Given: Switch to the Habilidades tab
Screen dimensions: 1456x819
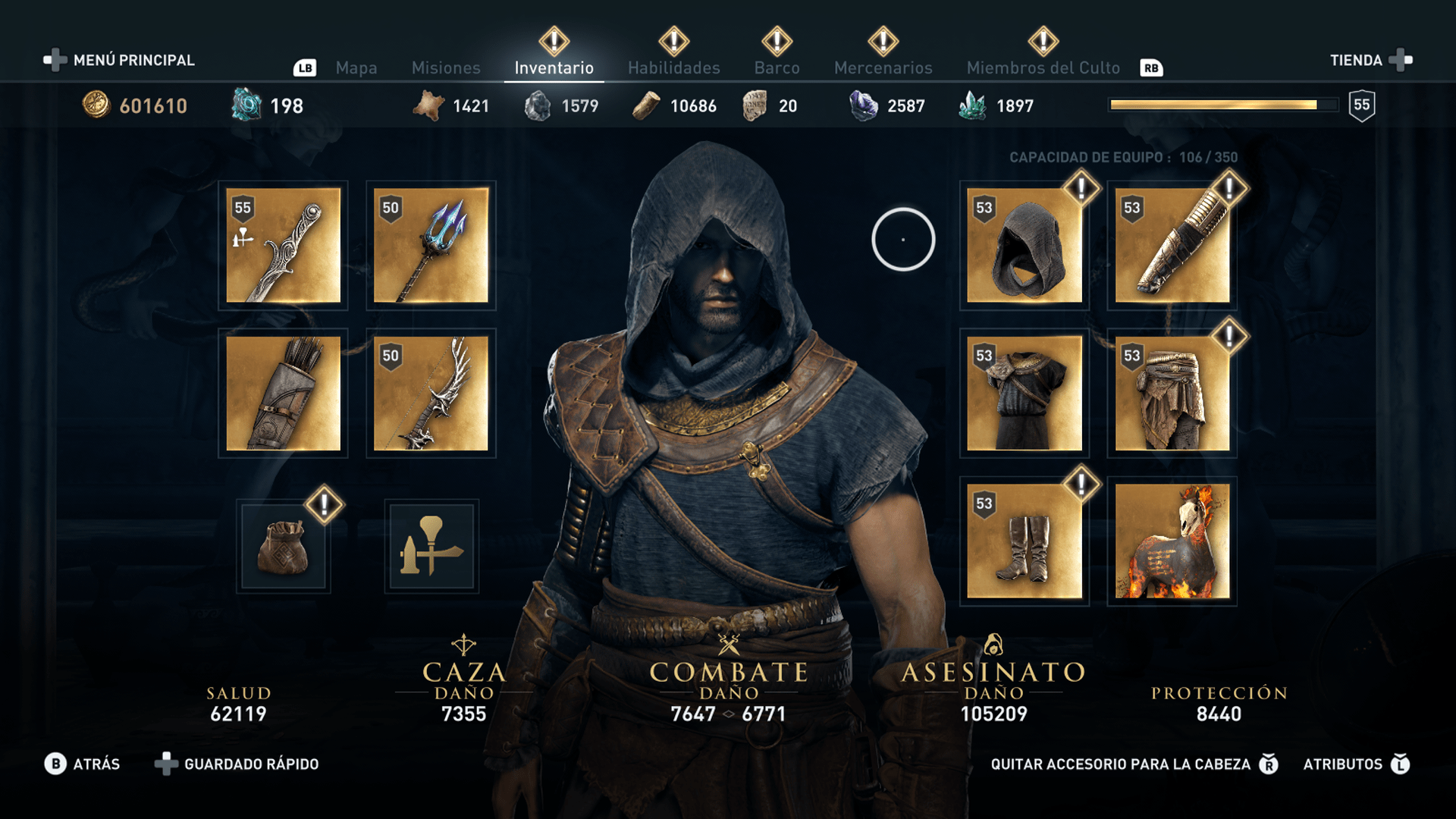Looking at the screenshot, I should point(672,67).
